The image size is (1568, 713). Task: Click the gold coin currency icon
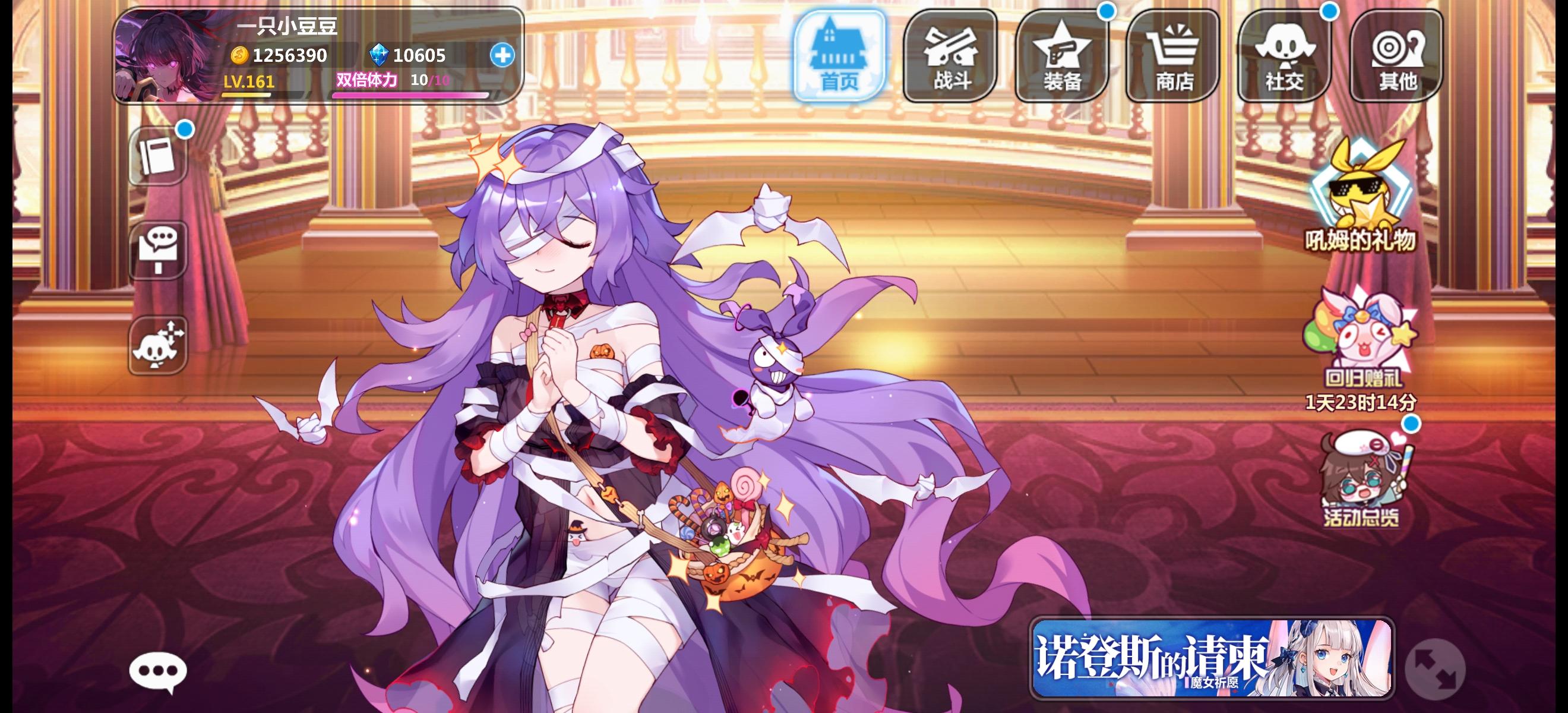[x=240, y=55]
